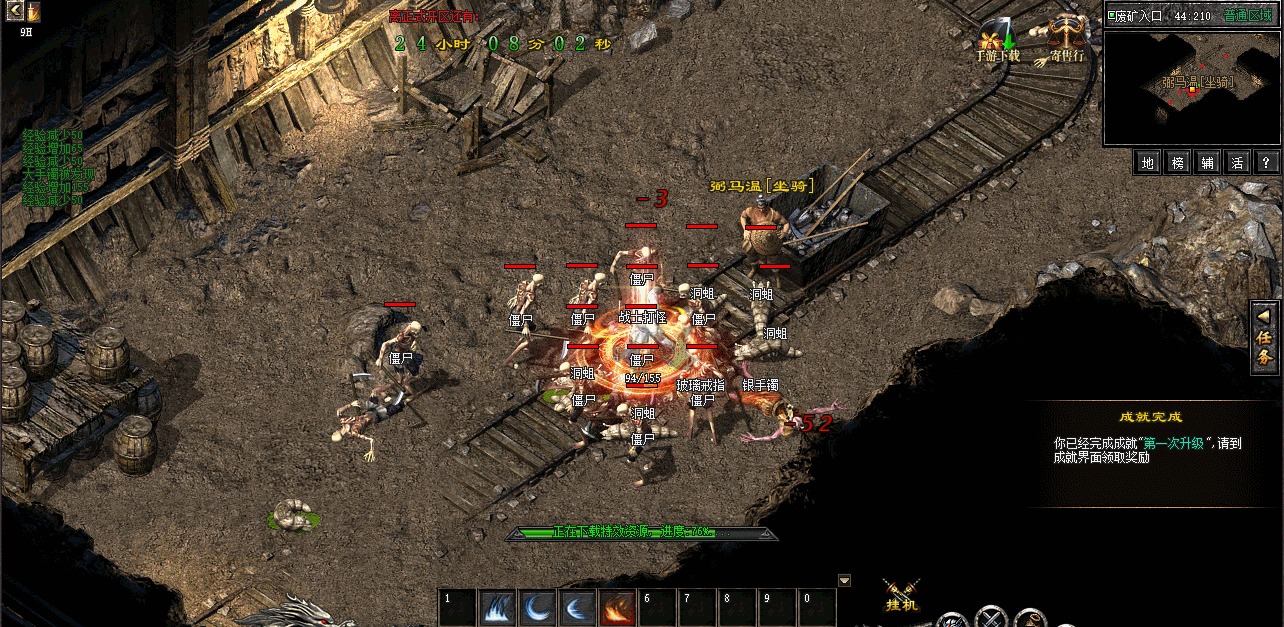Select the flaming sword buff icon
Viewport: 1284px width, 627px height.
point(33,11)
